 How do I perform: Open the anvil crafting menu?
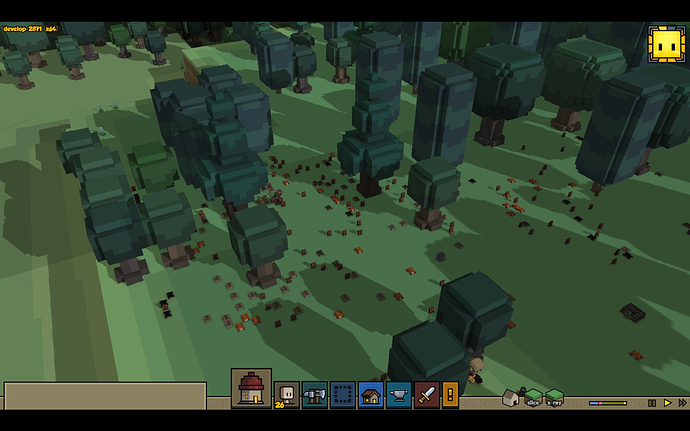coord(399,394)
